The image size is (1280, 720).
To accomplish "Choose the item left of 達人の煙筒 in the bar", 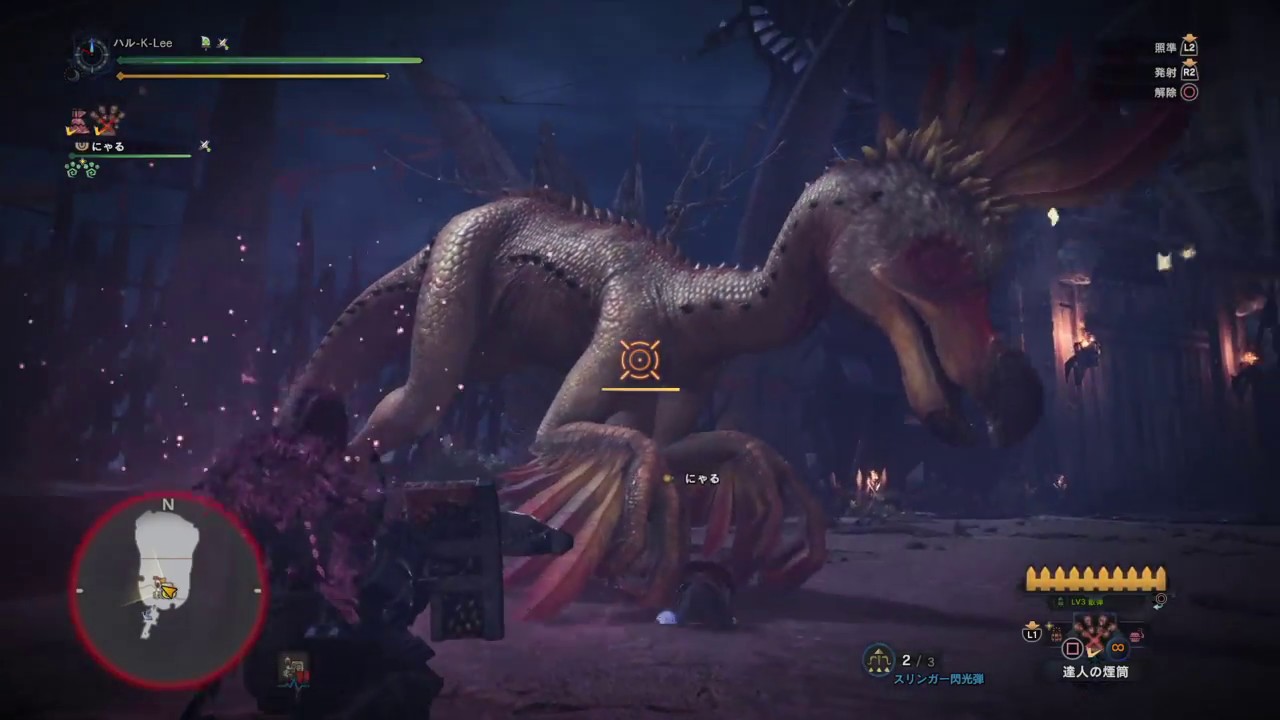I will (1056, 634).
